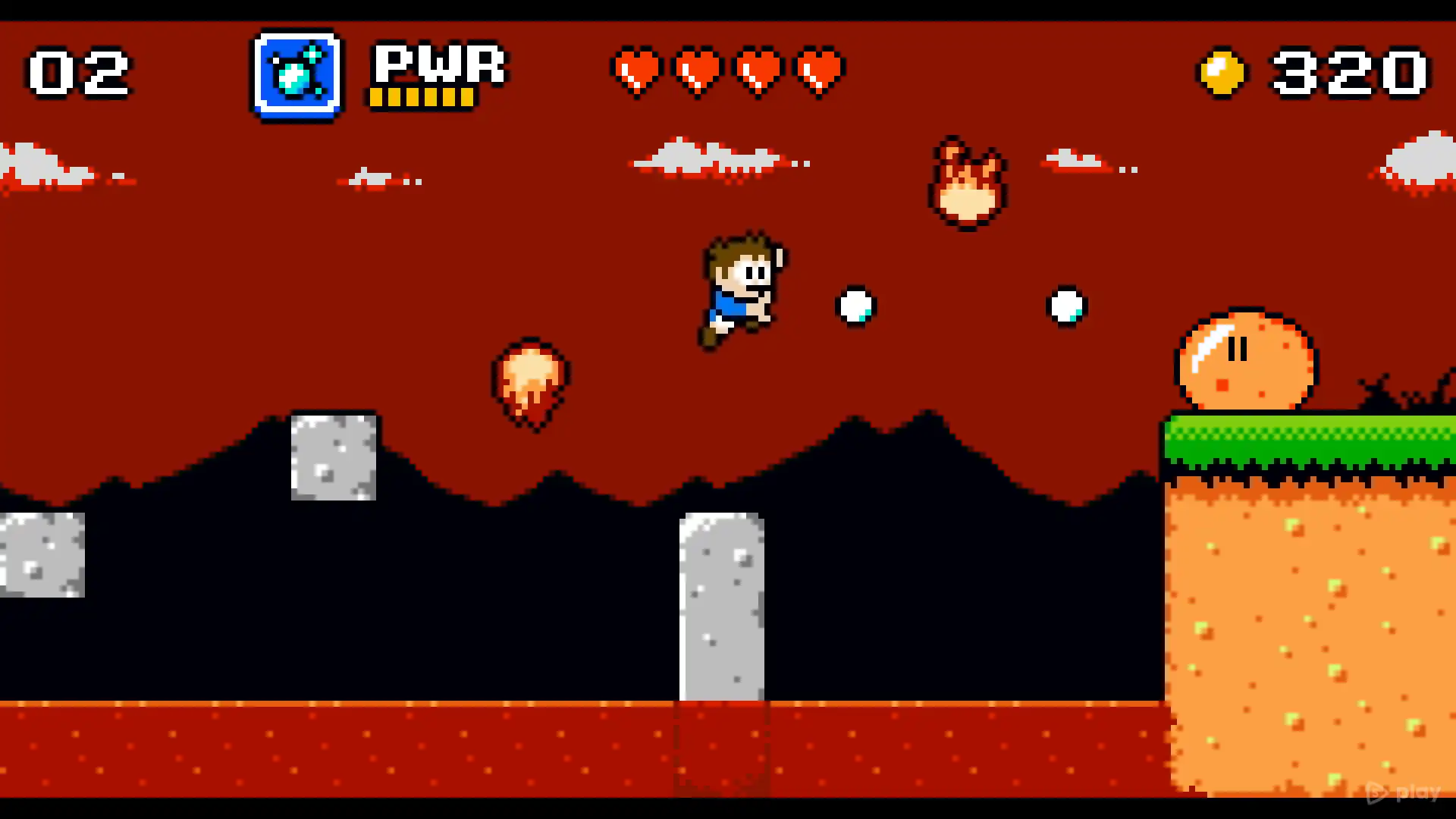Click the play watermark logo
This screenshot has height=819, width=1456.
pos(1402,792)
